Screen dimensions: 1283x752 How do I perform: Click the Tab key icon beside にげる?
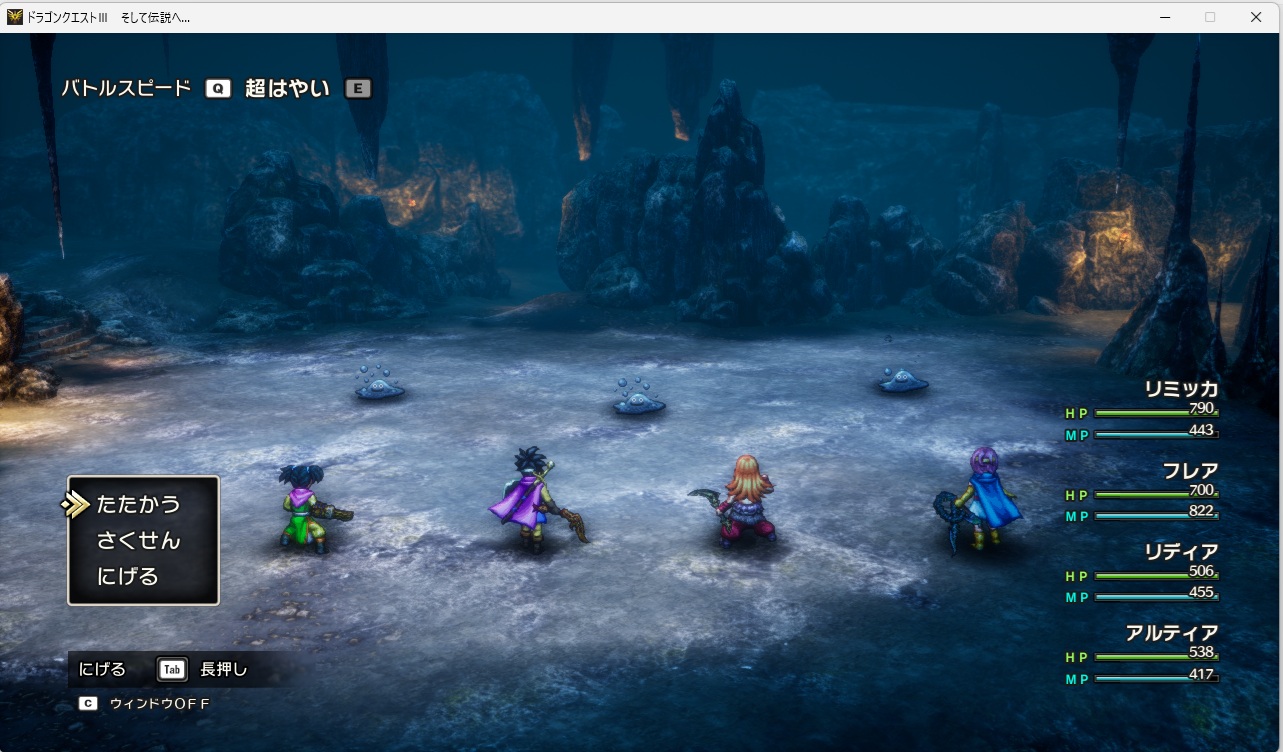click(171, 669)
